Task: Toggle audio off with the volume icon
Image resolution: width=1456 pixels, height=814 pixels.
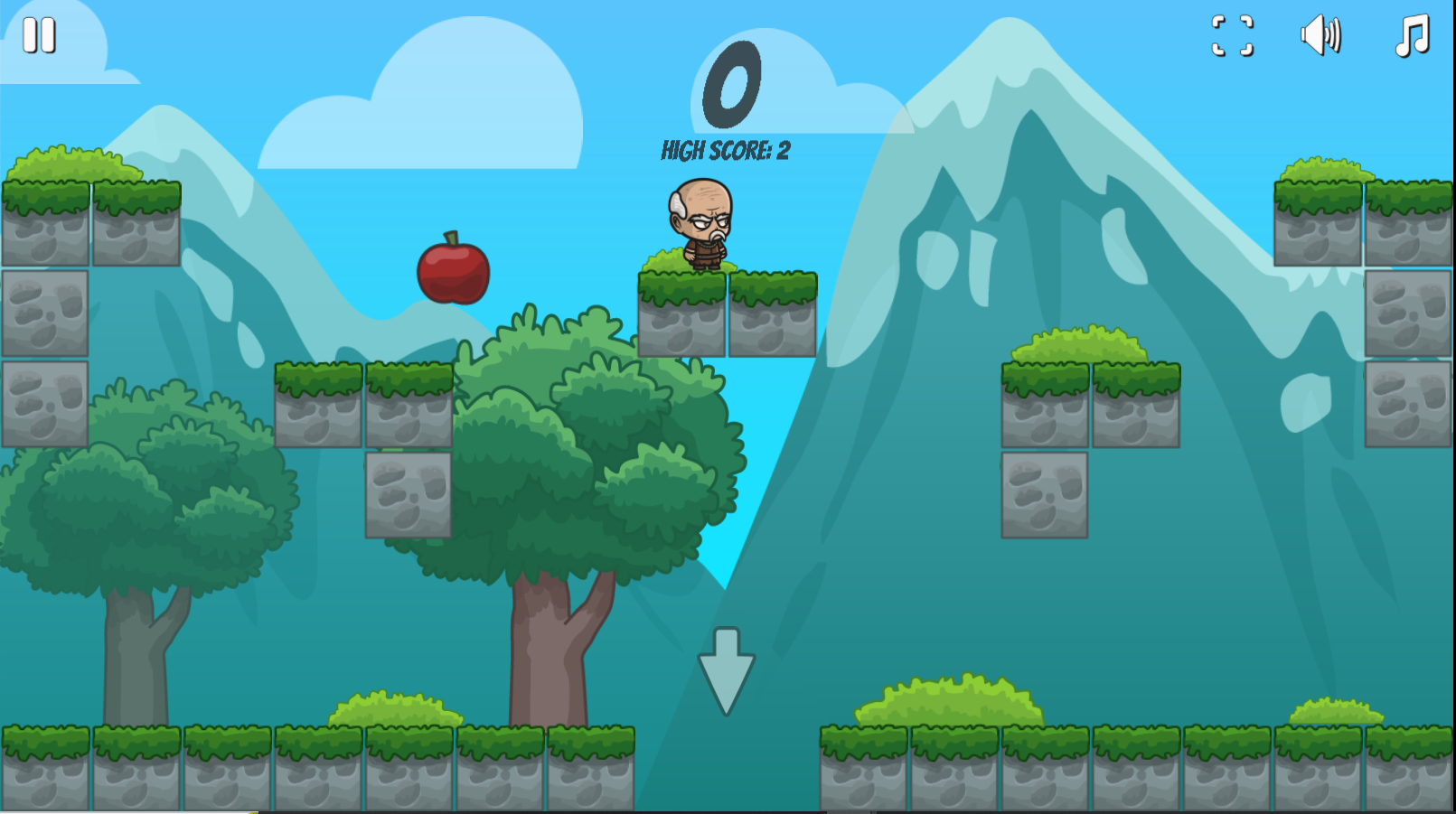Action: [x=1320, y=35]
